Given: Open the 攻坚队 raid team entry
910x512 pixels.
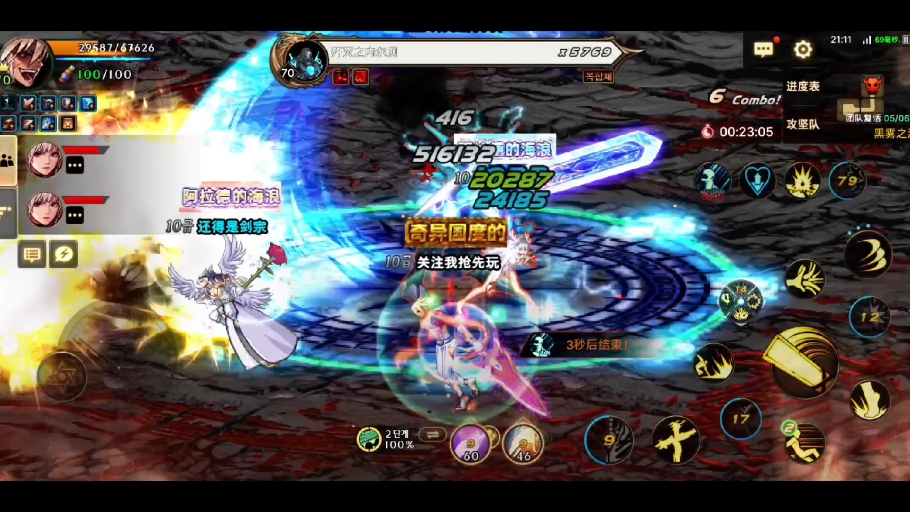Looking at the screenshot, I should click(803, 124).
